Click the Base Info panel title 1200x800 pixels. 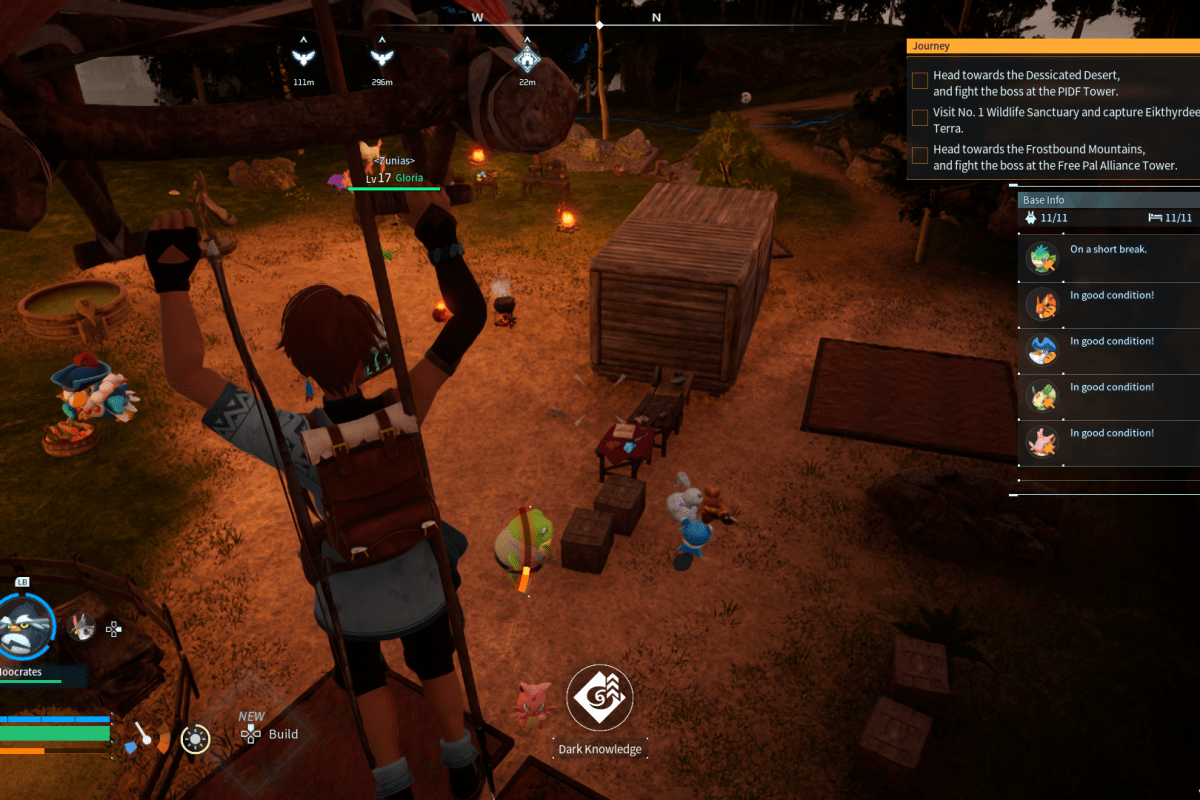point(1043,200)
